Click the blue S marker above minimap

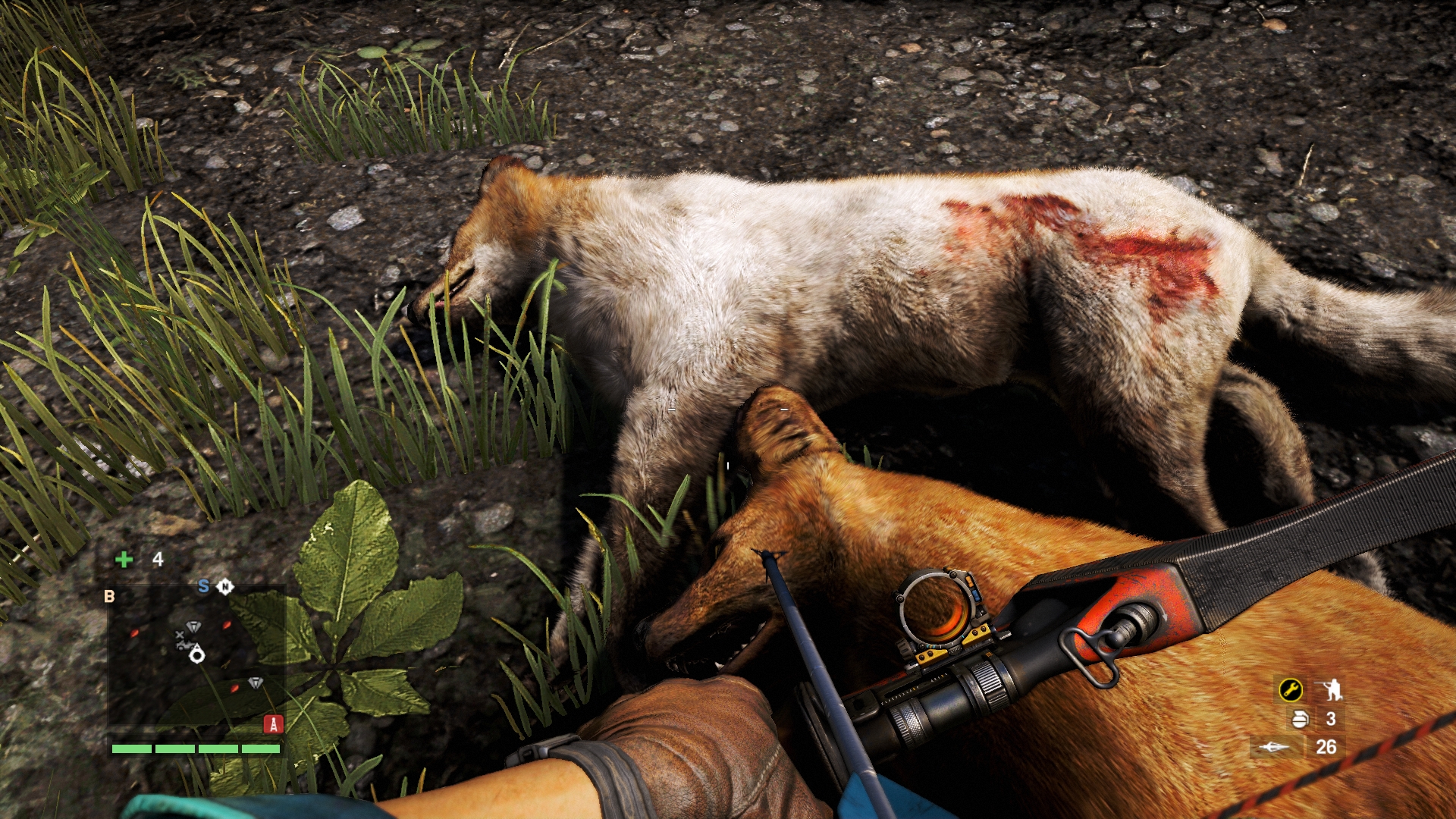(x=203, y=586)
